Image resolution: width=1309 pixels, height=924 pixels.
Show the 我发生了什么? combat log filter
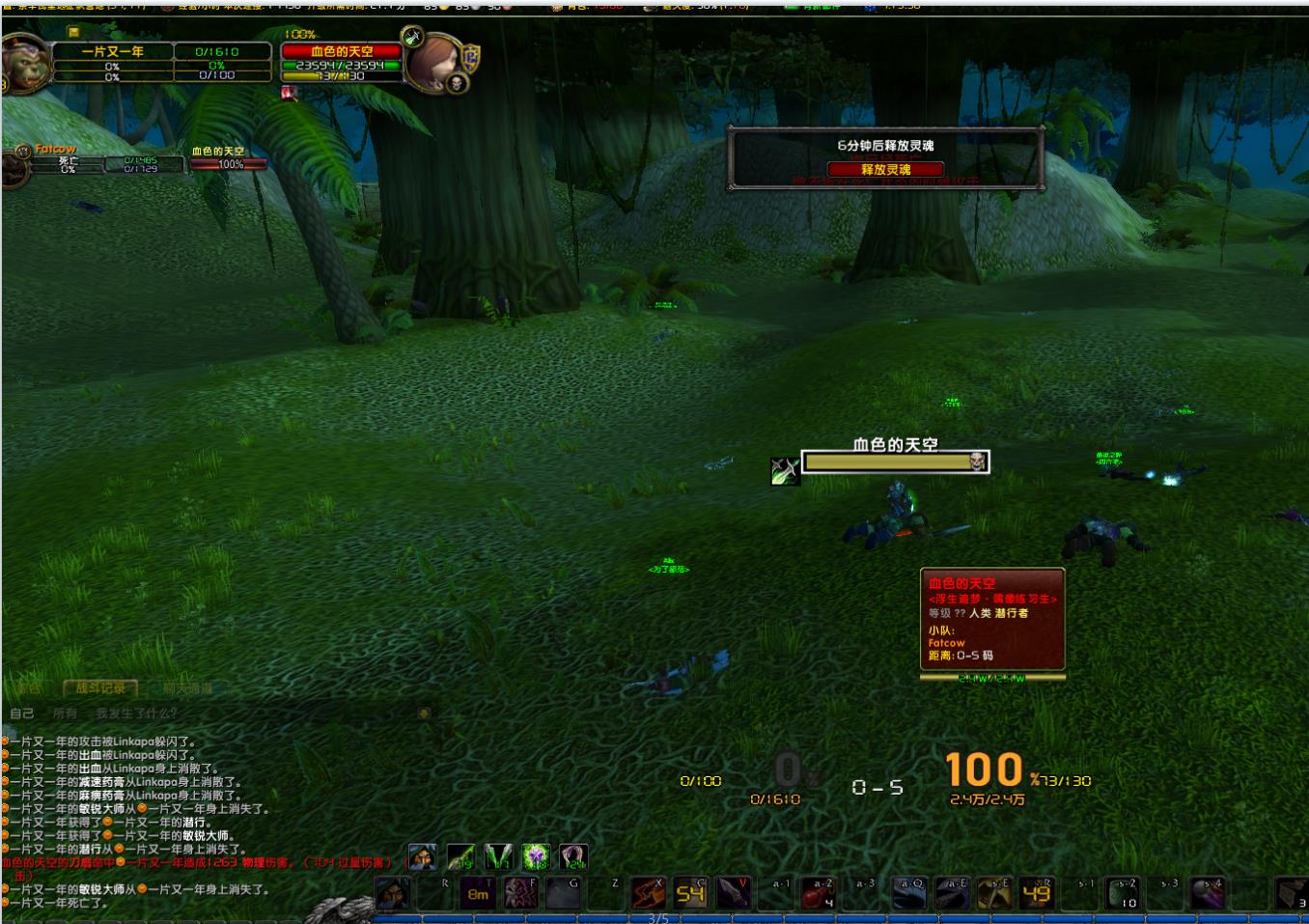136,714
